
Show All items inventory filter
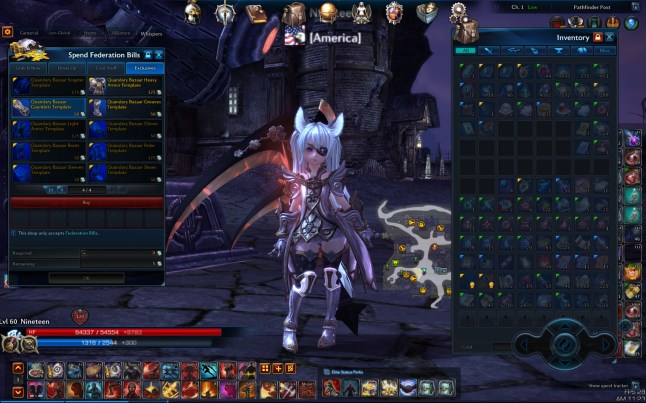click(465, 49)
